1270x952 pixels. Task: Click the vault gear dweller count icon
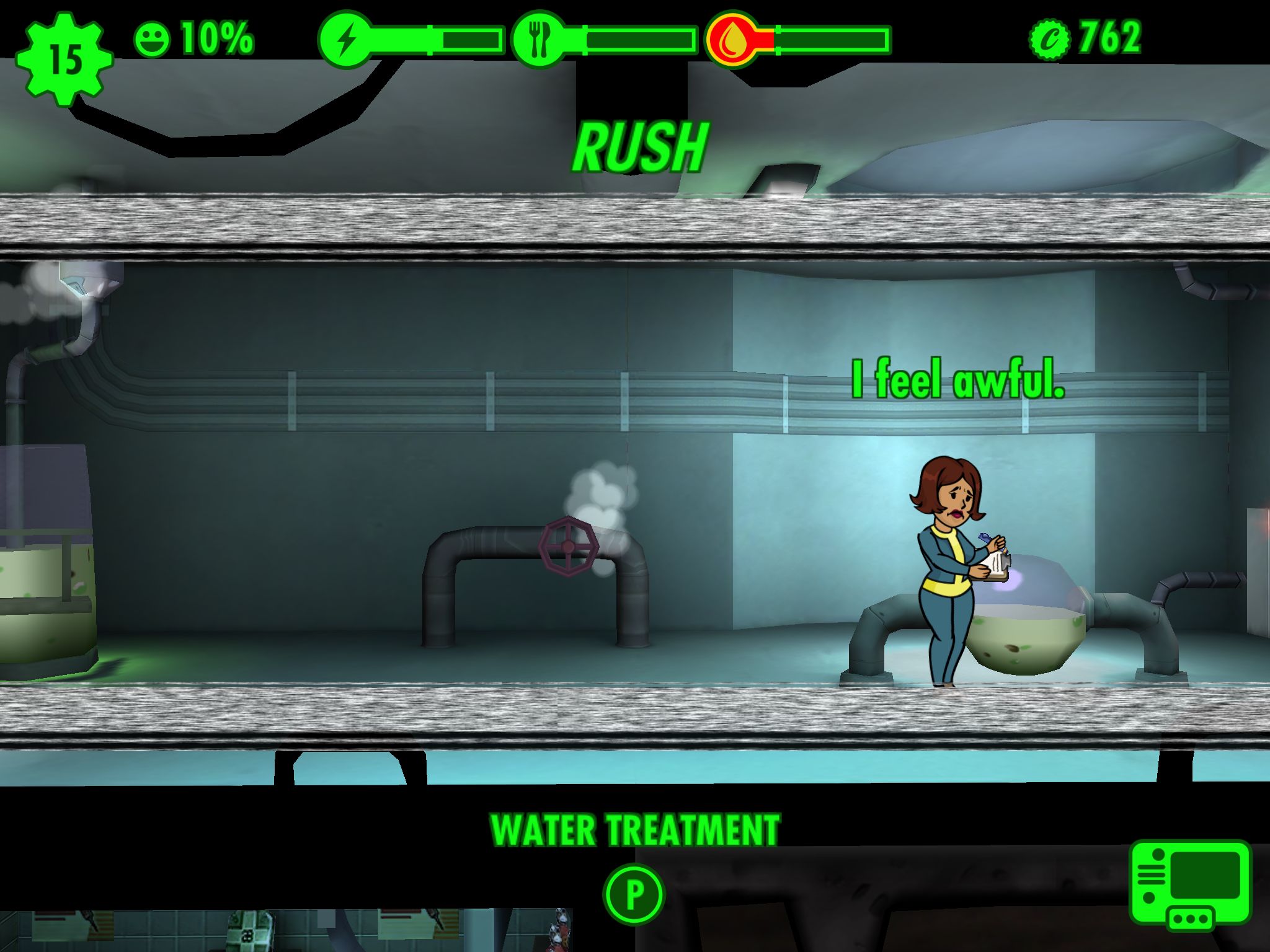point(64,59)
